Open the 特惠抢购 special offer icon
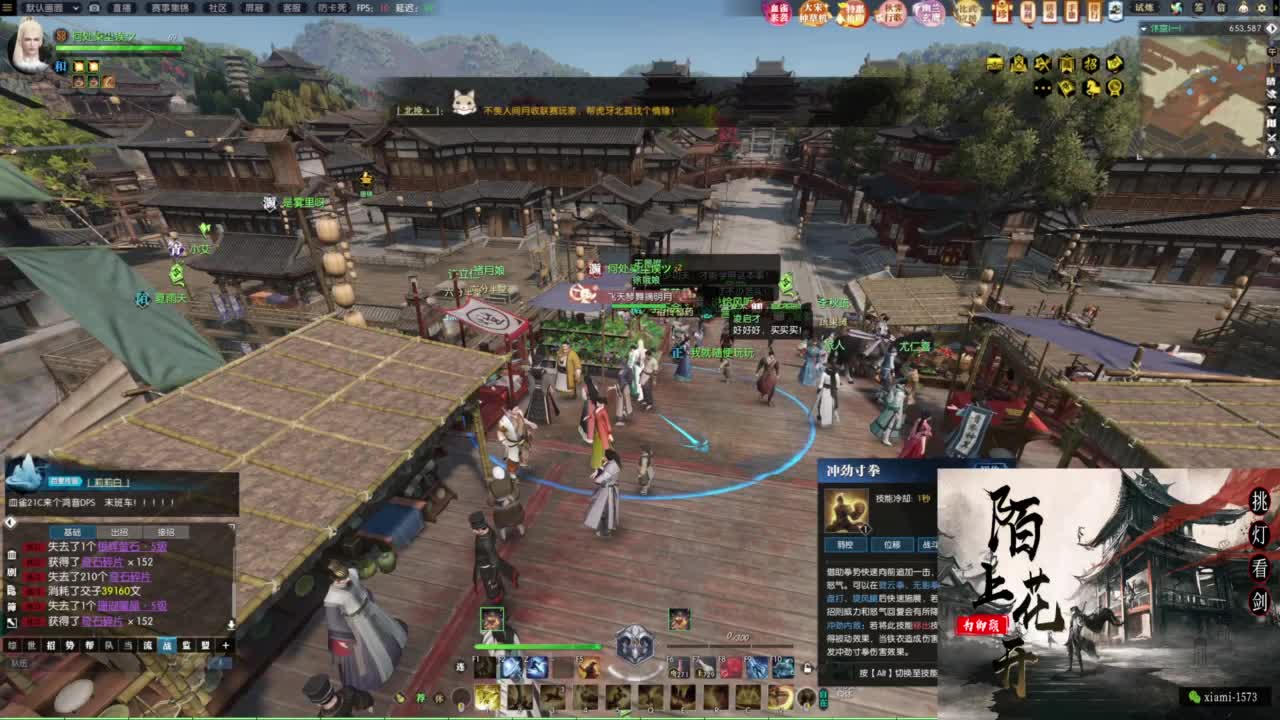This screenshot has height=720, width=1280. coord(854,14)
